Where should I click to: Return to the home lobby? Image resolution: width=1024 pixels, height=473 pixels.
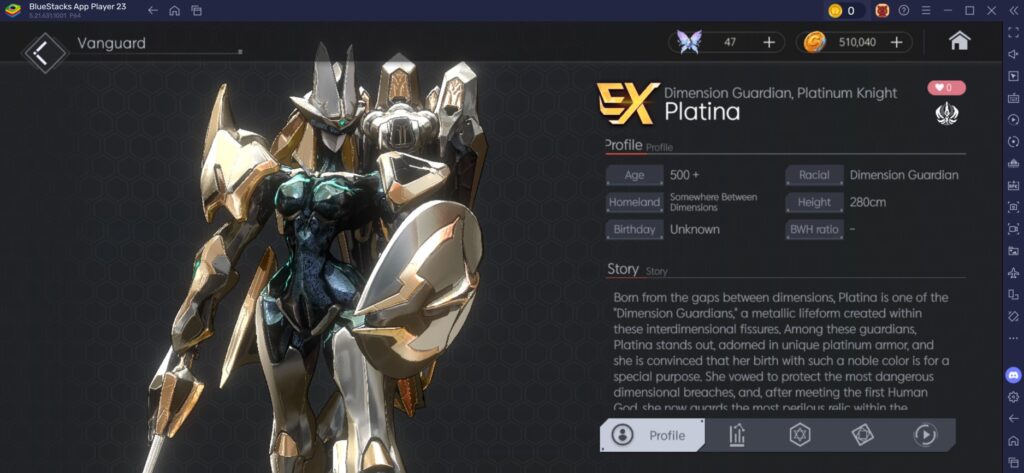tap(959, 41)
